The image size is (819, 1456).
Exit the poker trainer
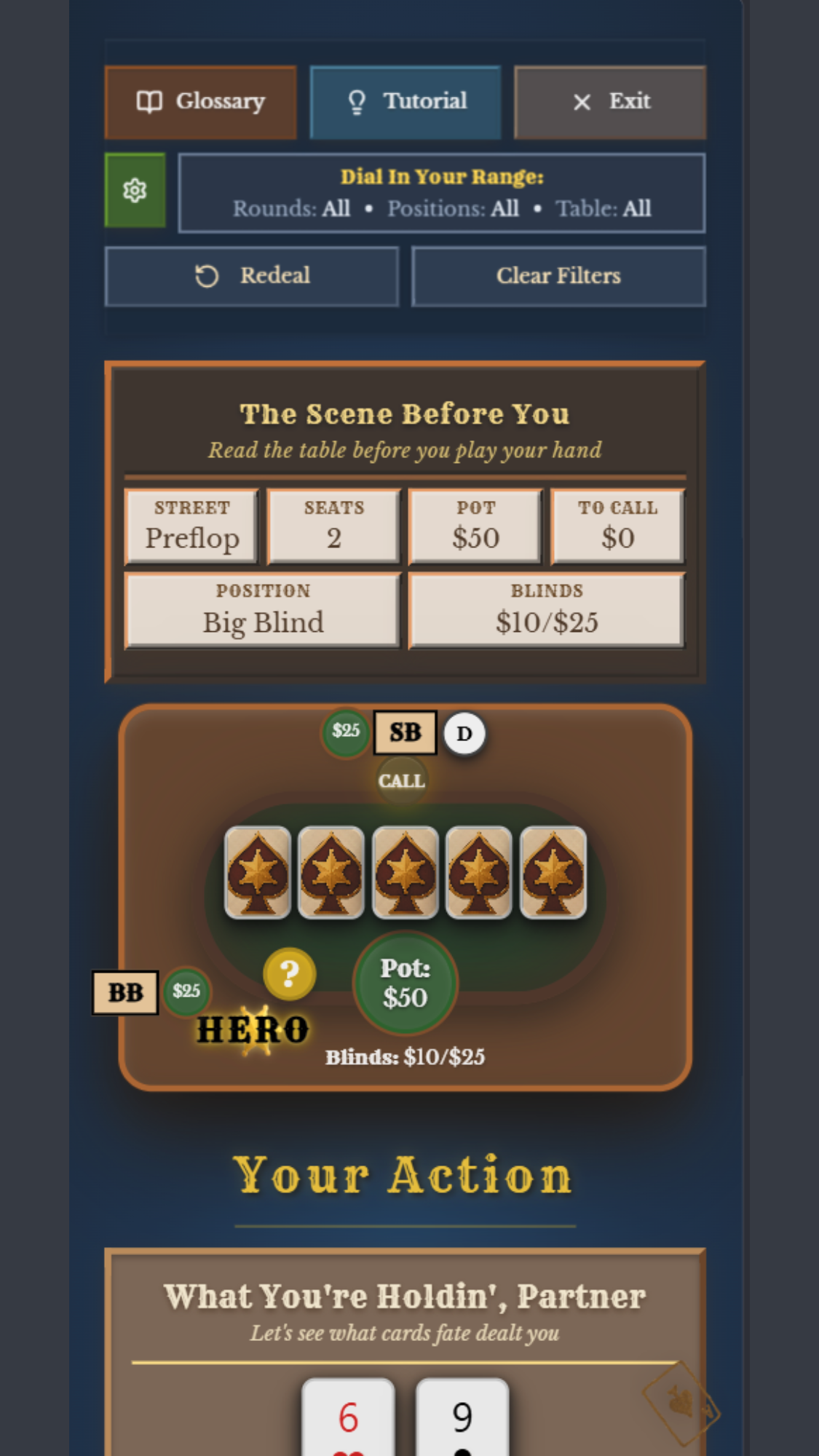610,102
